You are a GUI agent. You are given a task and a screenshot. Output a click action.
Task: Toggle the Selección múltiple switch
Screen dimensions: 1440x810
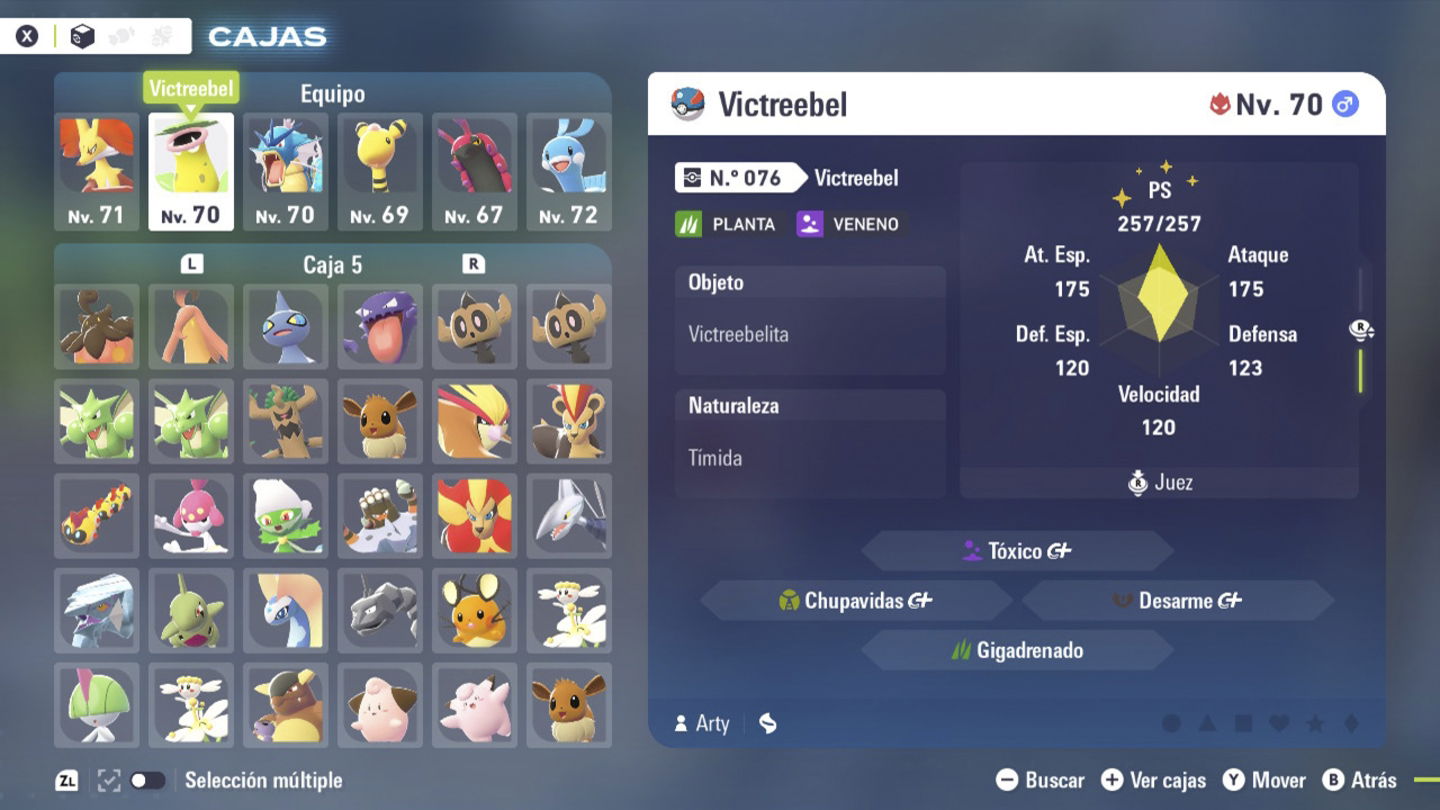coord(147,781)
